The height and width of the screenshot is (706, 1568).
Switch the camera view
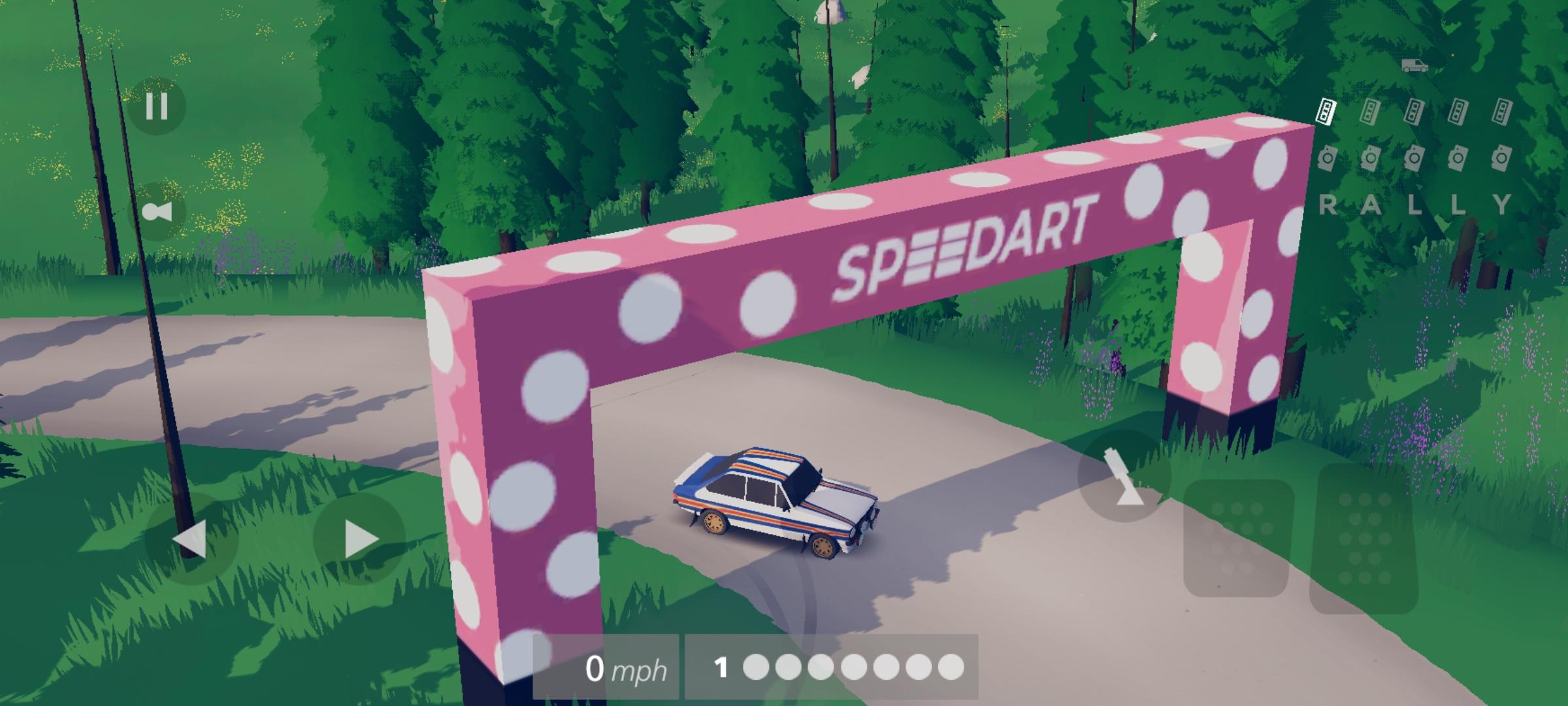[x=157, y=212]
